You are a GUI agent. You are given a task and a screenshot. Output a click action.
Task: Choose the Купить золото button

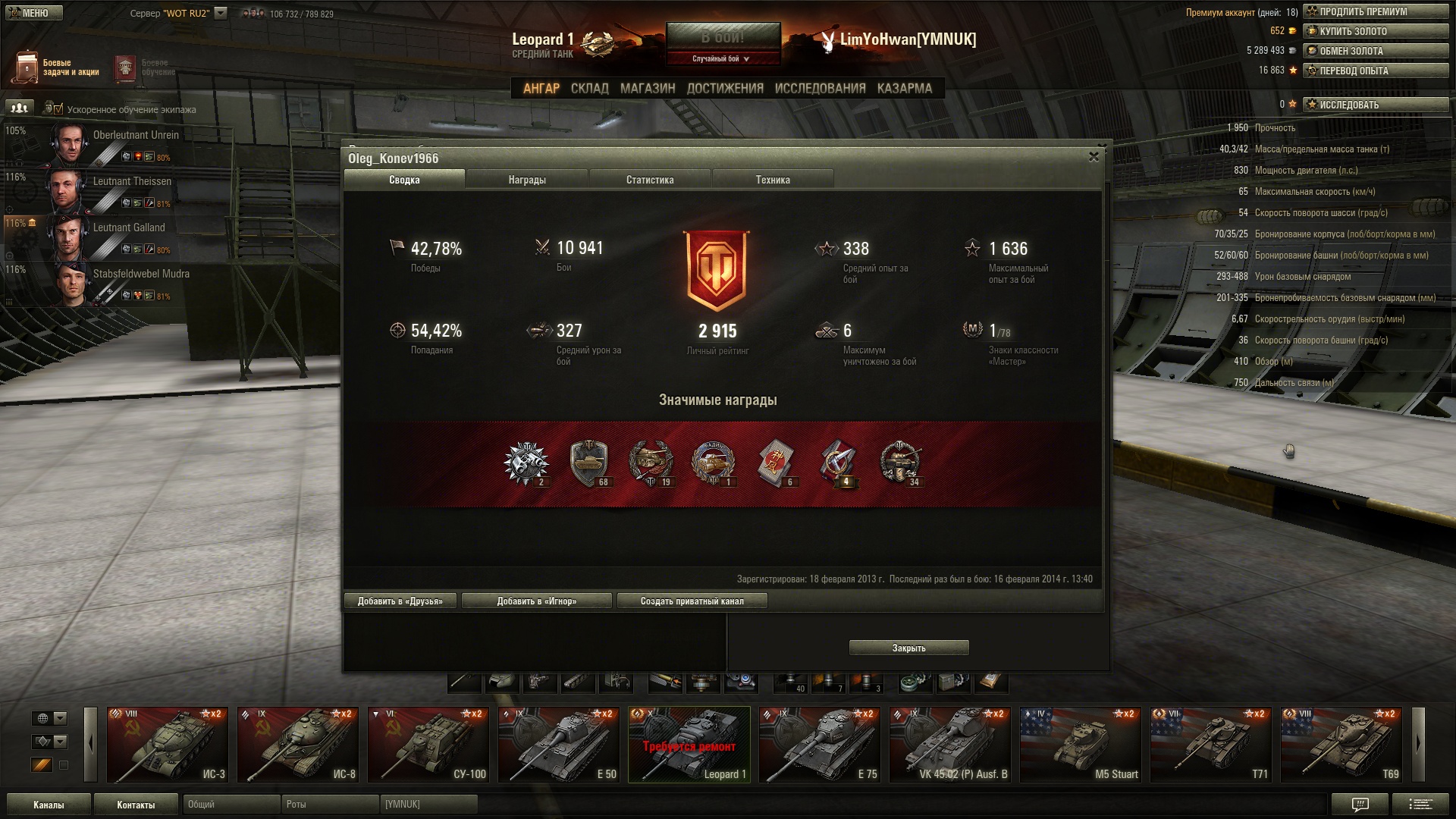click(x=1376, y=31)
